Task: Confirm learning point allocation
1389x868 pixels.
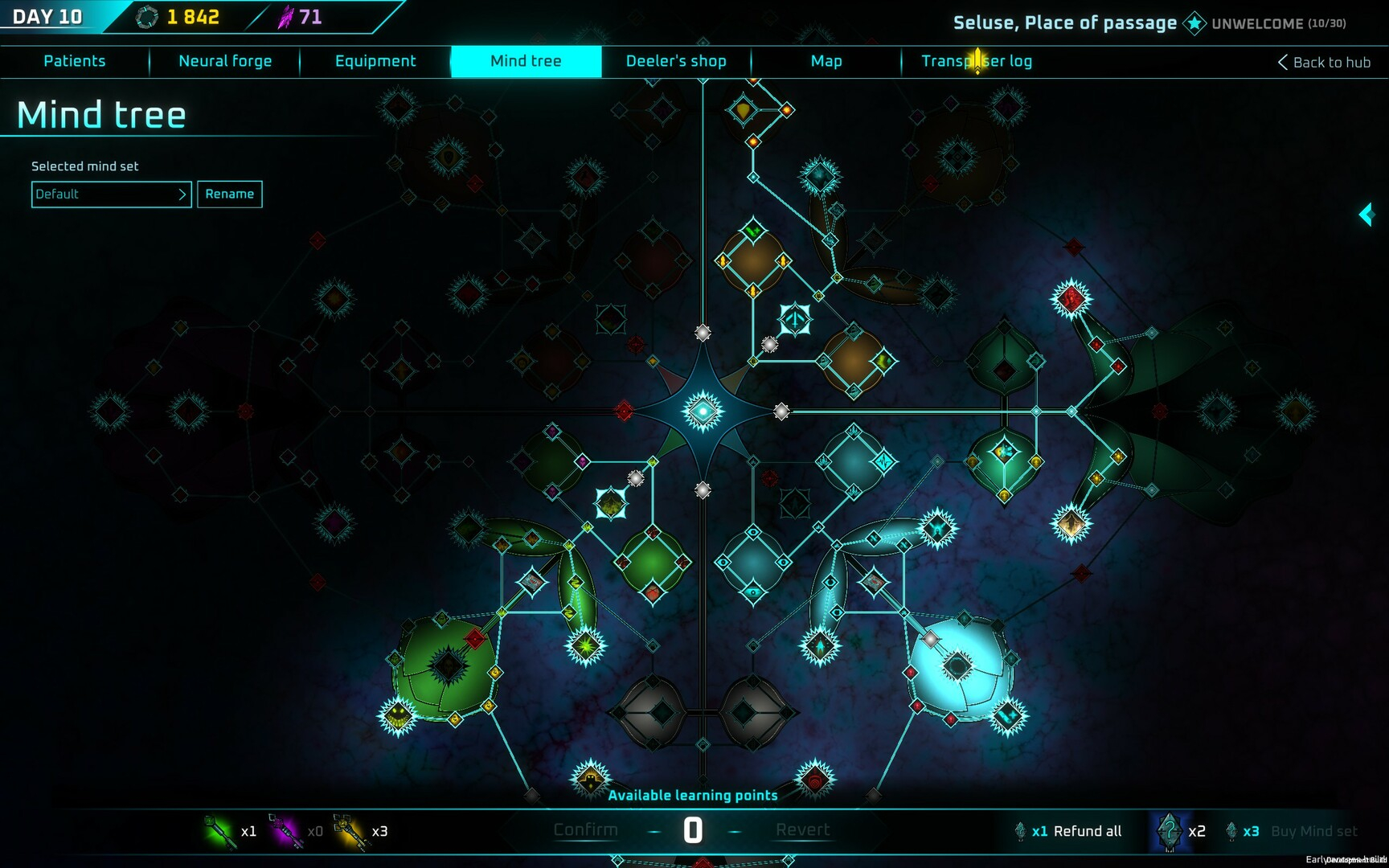Action: pyautogui.click(x=585, y=830)
